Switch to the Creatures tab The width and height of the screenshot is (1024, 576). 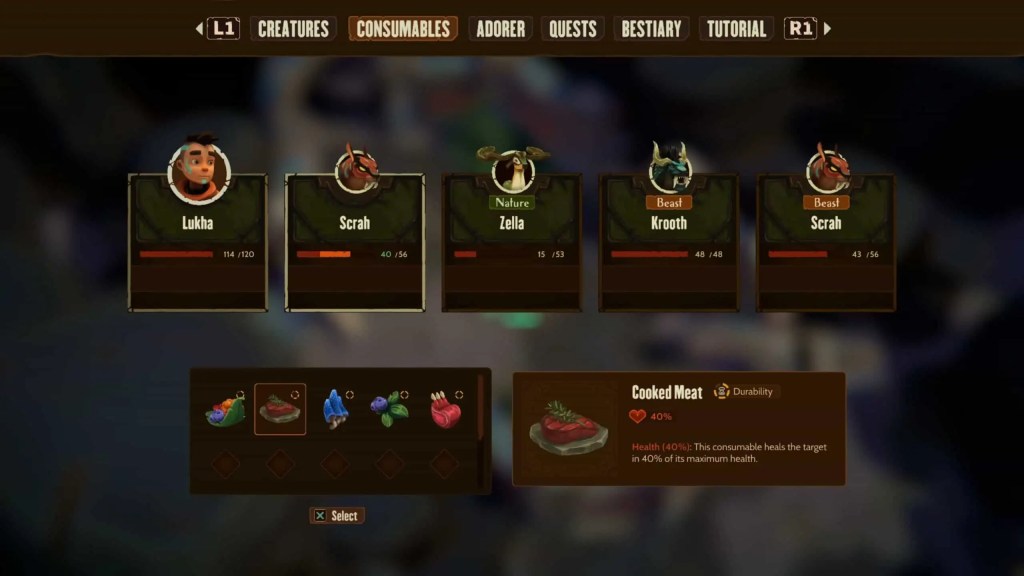point(294,29)
